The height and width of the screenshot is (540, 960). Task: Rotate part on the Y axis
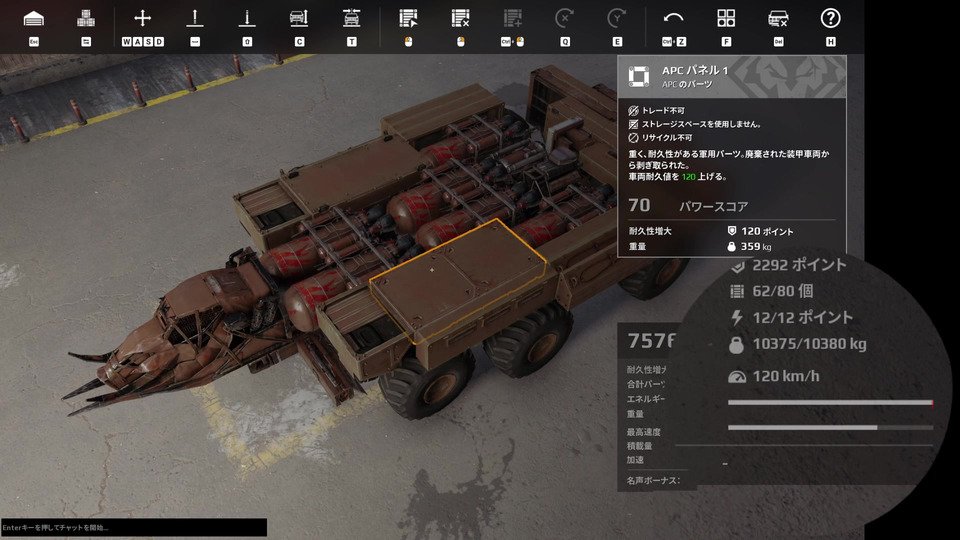click(617, 19)
